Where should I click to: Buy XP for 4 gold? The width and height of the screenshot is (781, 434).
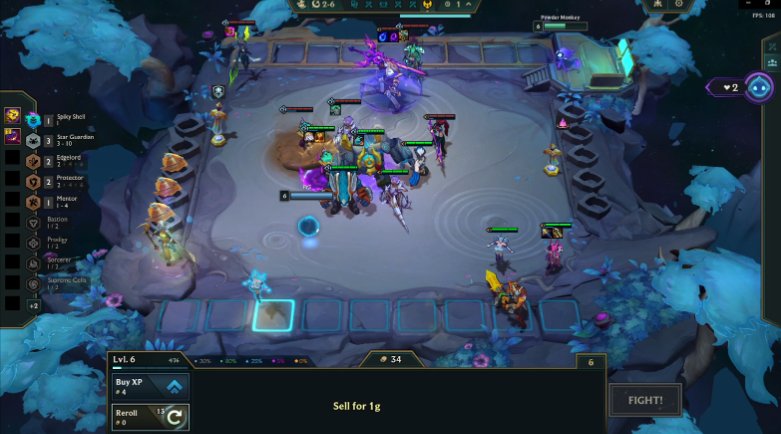pos(150,386)
